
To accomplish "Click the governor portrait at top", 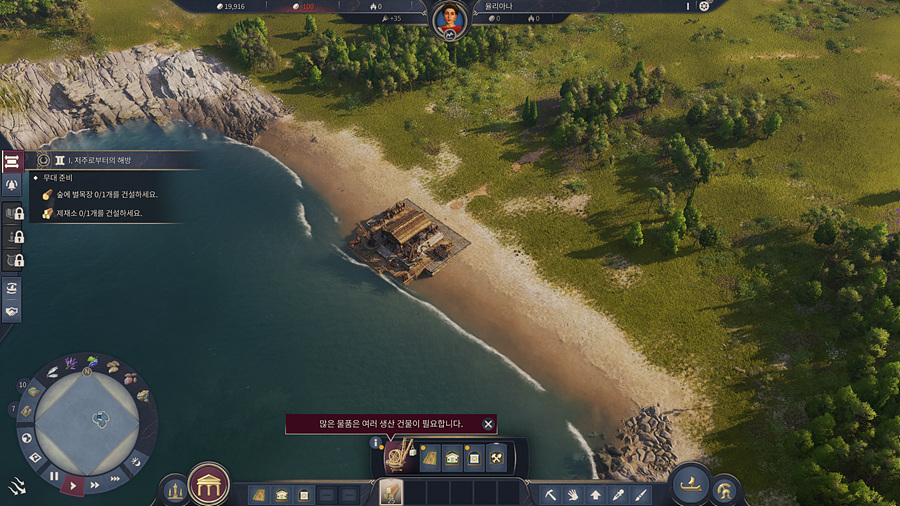I will click(x=449, y=20).
